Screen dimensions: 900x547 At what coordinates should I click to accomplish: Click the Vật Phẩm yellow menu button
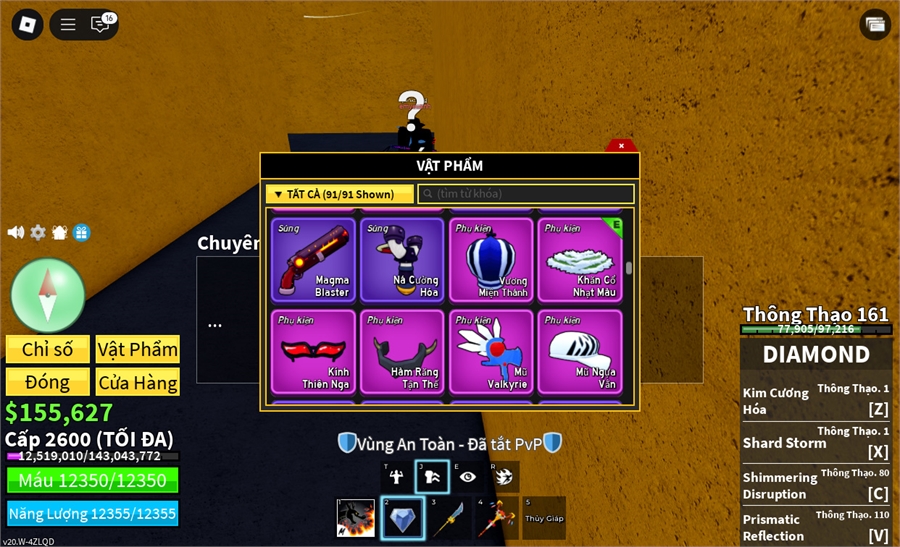(x=137, y=349)
